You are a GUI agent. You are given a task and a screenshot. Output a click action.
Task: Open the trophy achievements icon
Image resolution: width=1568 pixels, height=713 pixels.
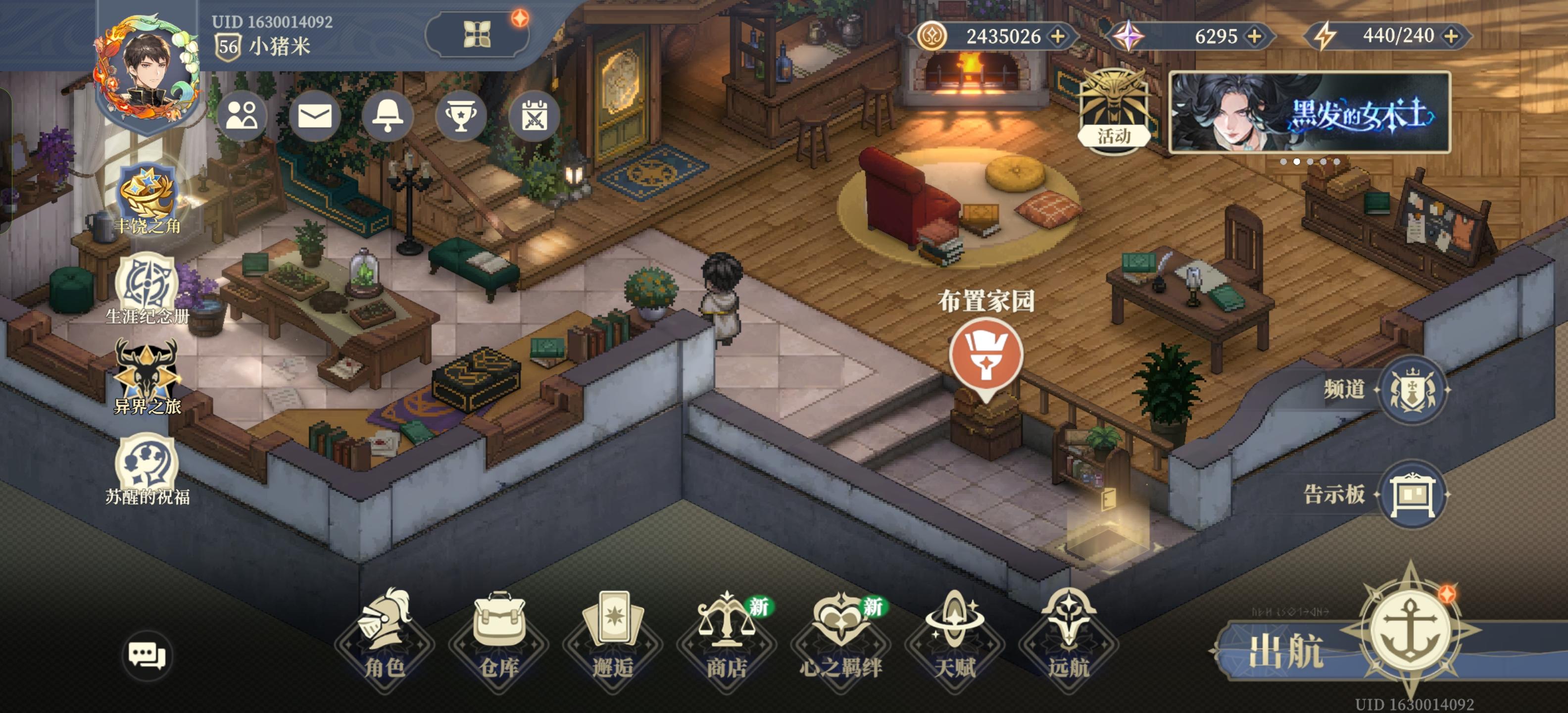coord(461,116)
